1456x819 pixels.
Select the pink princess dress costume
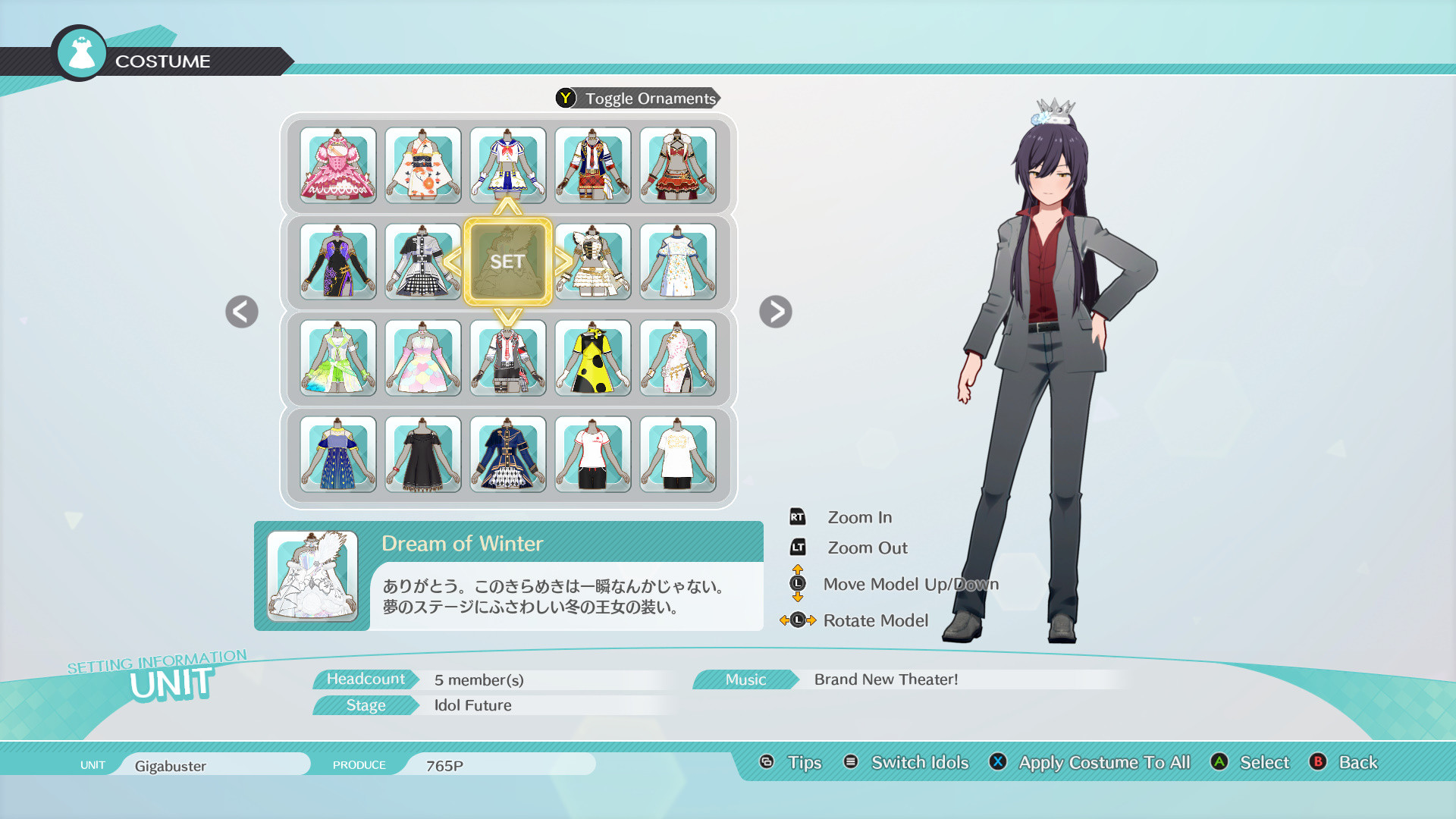337,165
